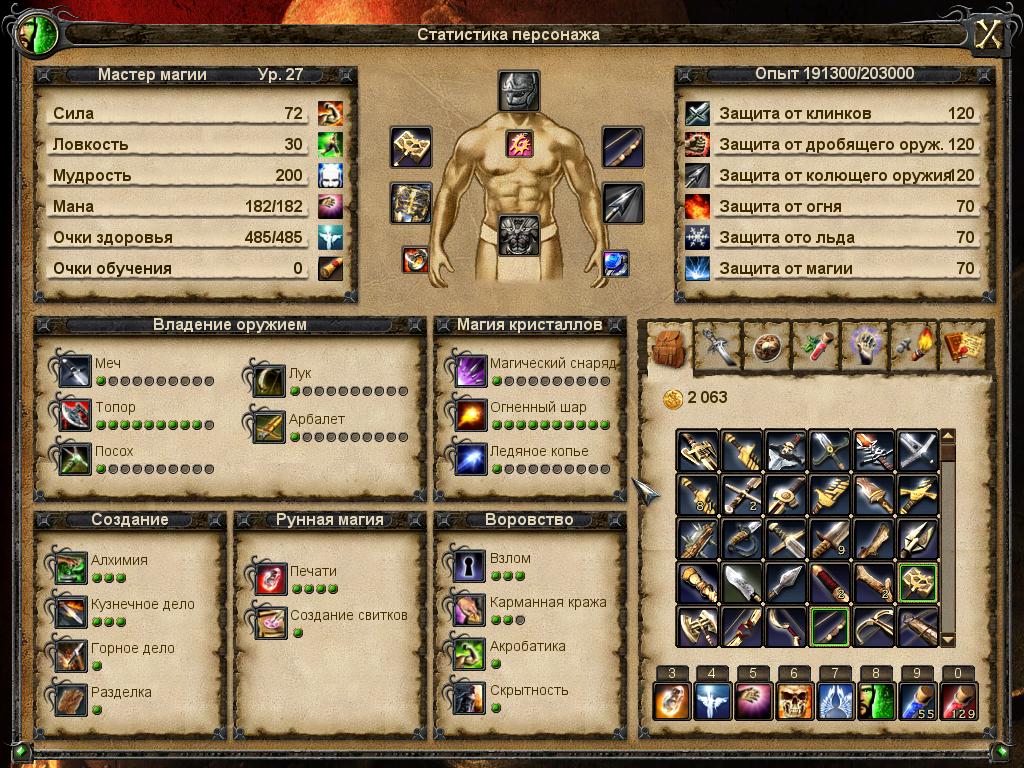
Task: Switch to the weapons inventory tab
Action: (x=717, y=345)
